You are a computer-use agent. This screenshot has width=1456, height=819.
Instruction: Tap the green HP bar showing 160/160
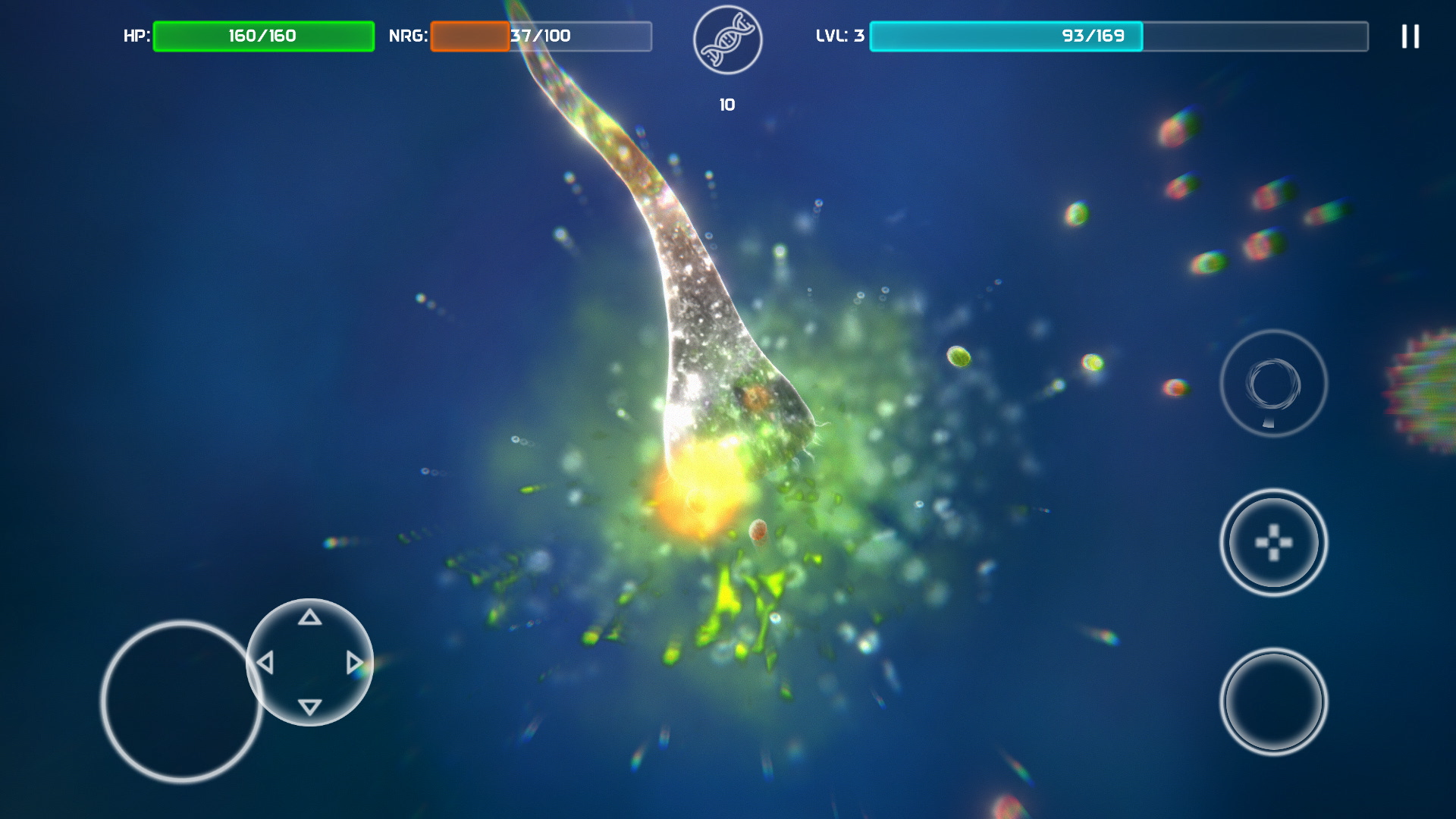point(263,35)
